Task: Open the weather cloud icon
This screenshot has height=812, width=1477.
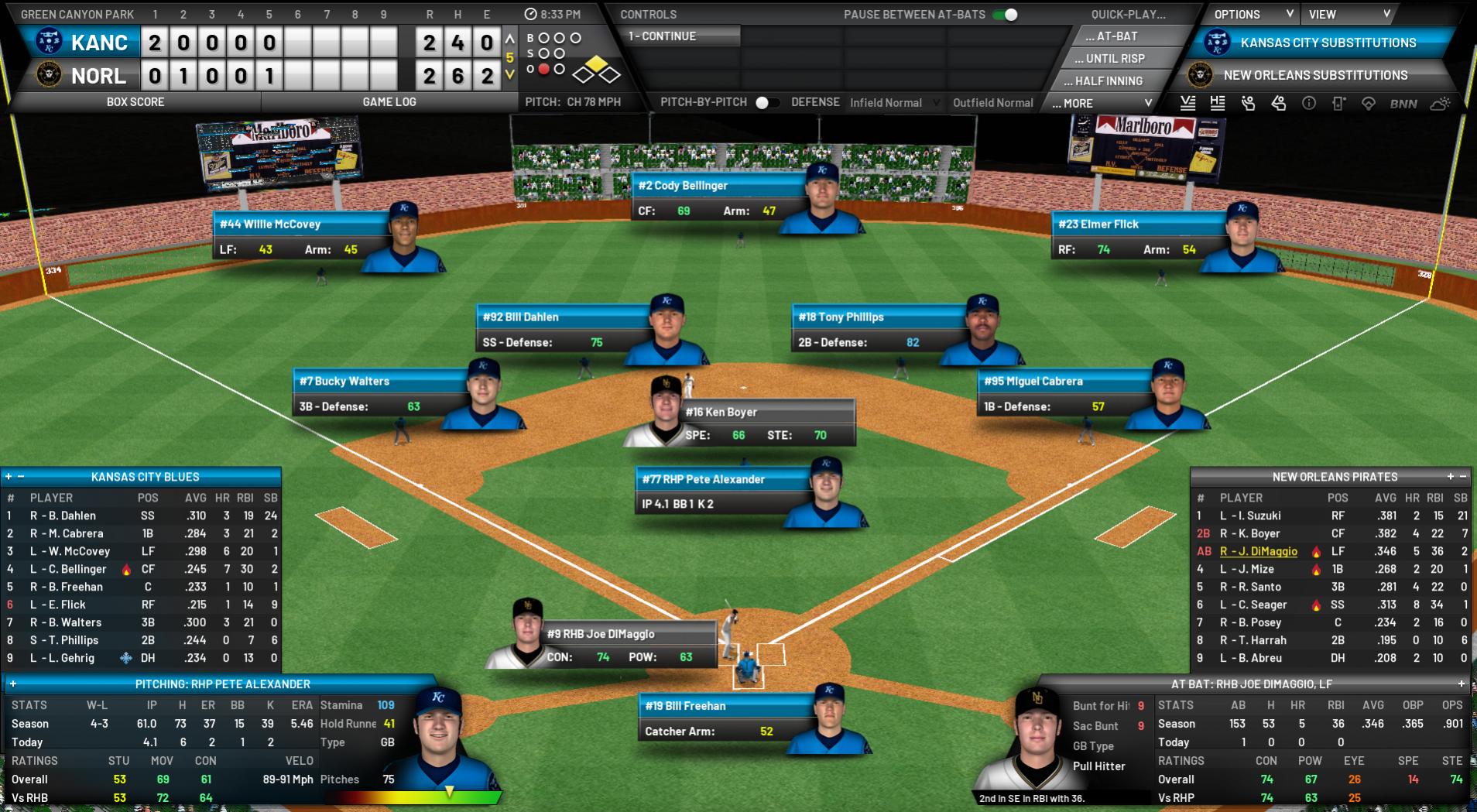Action: 1440,104
